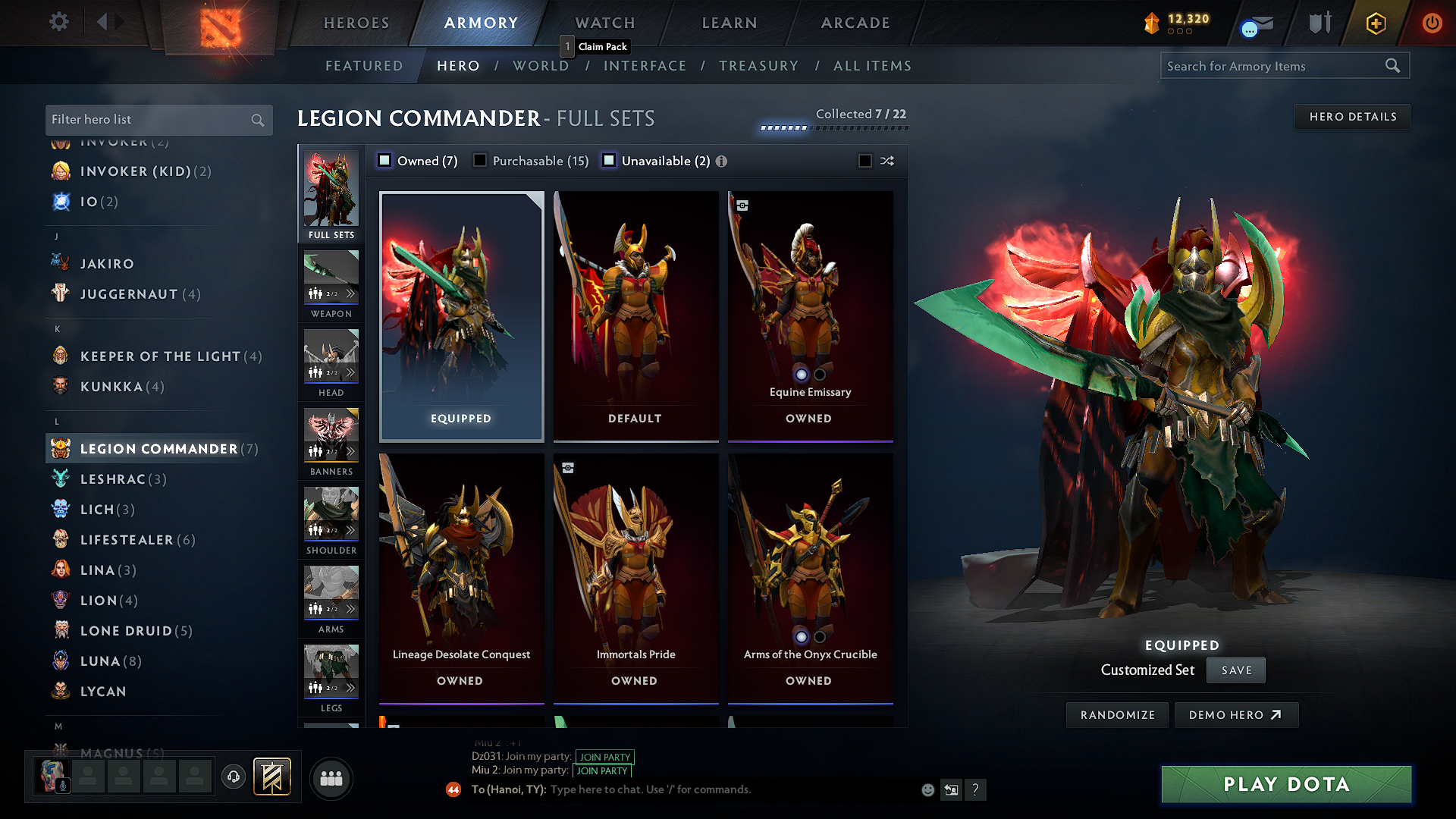
Task: Click the armory item search field
Action: tap(1274, 66)
